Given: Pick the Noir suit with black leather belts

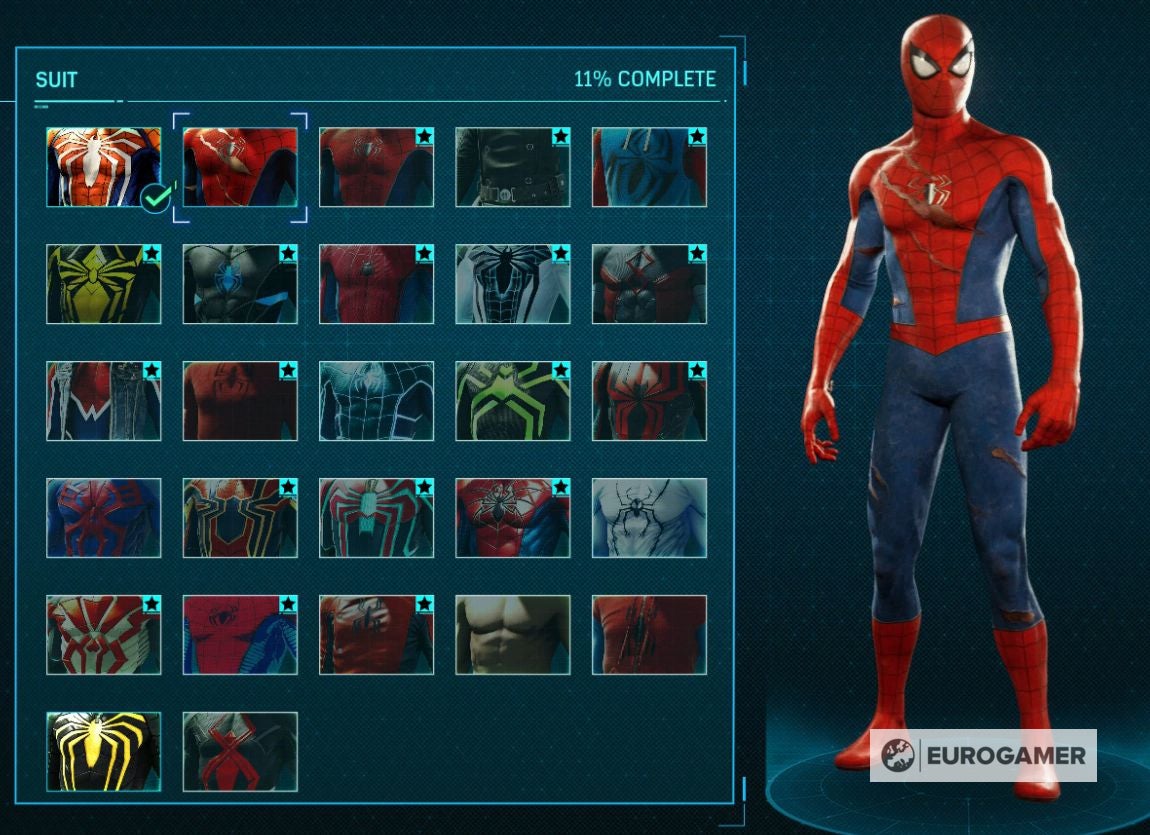Looking at the screenshot, I should click(x=513, y=167).
